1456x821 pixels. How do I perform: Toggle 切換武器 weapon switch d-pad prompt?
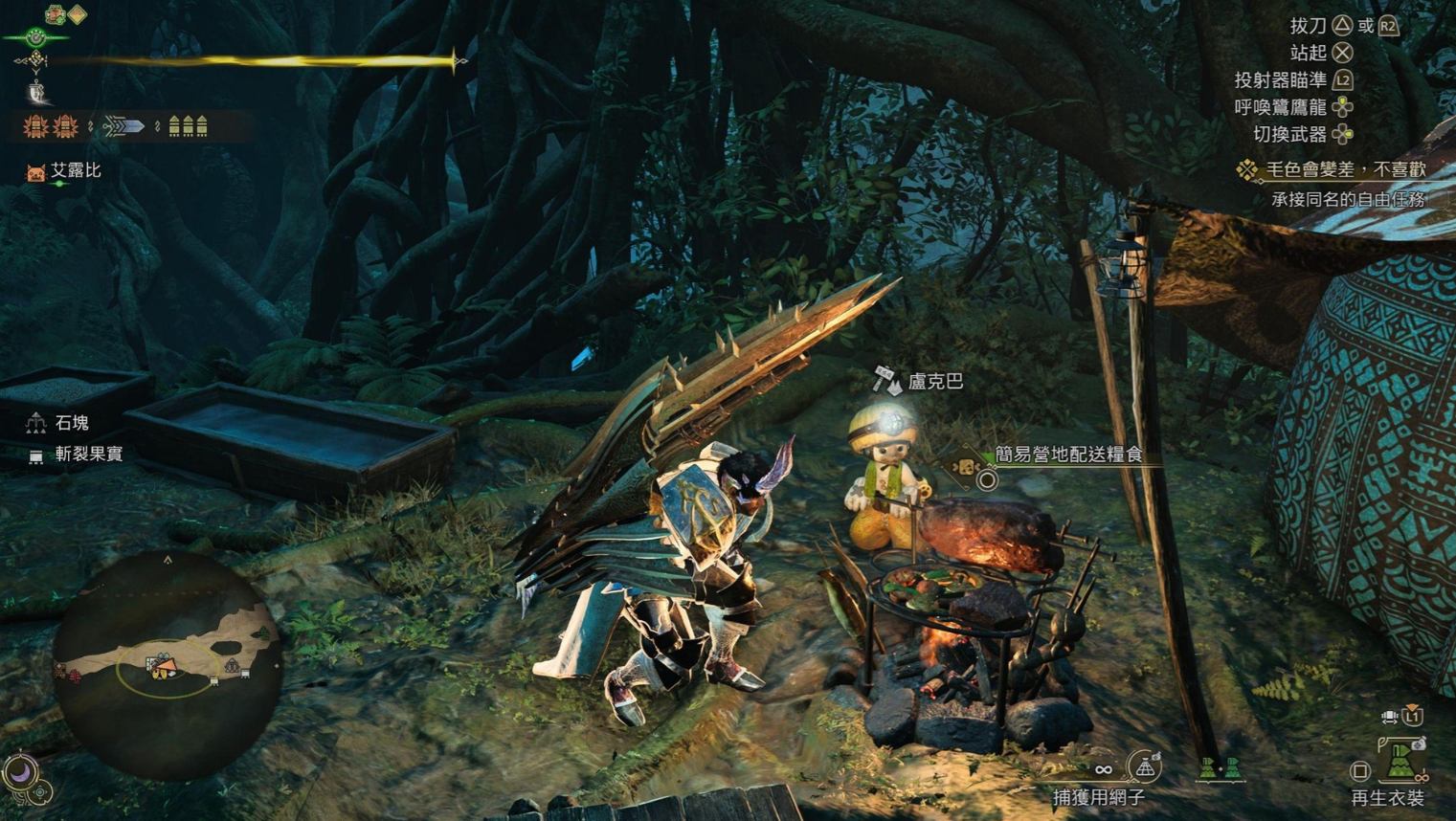tap(1345, 135)
